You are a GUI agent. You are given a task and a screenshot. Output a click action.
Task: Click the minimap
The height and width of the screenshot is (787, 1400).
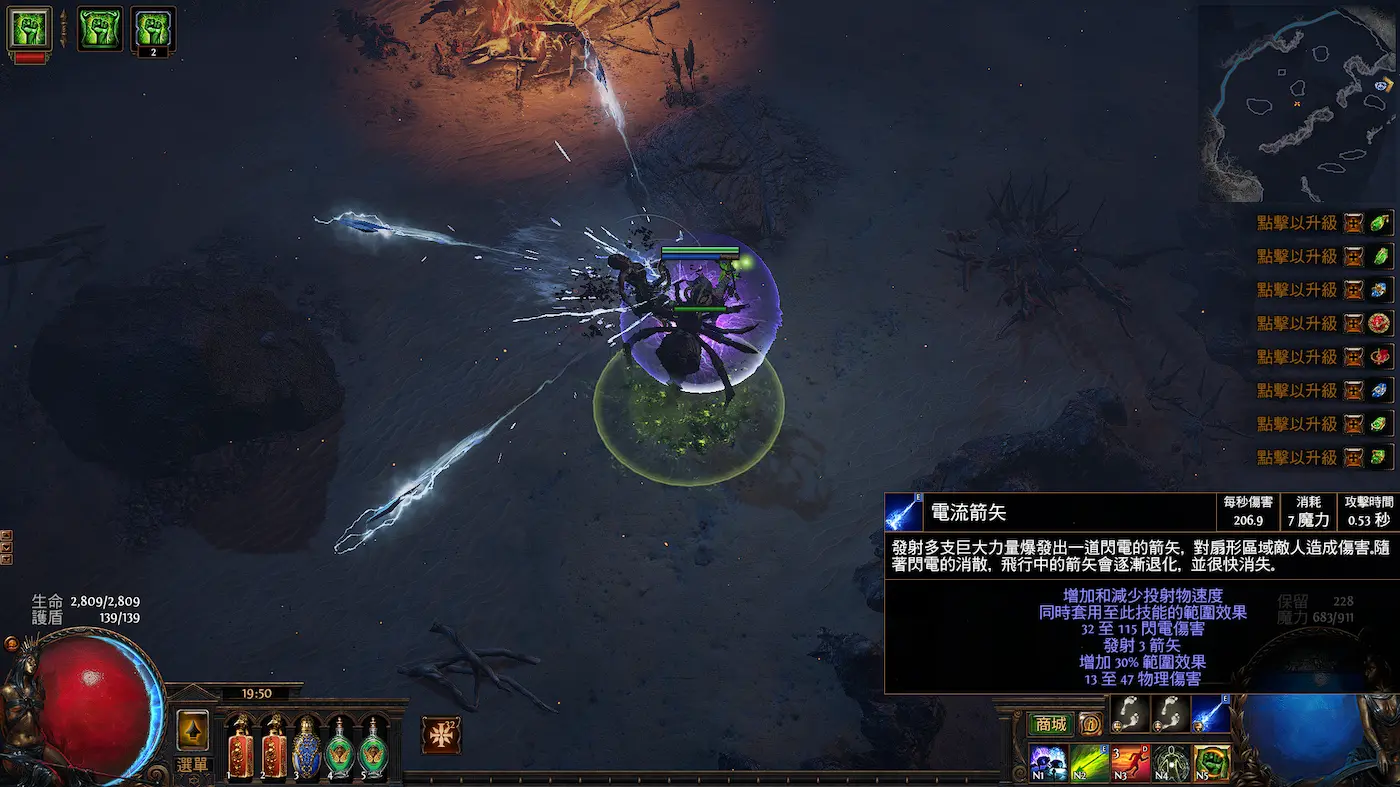[1297, 102]
